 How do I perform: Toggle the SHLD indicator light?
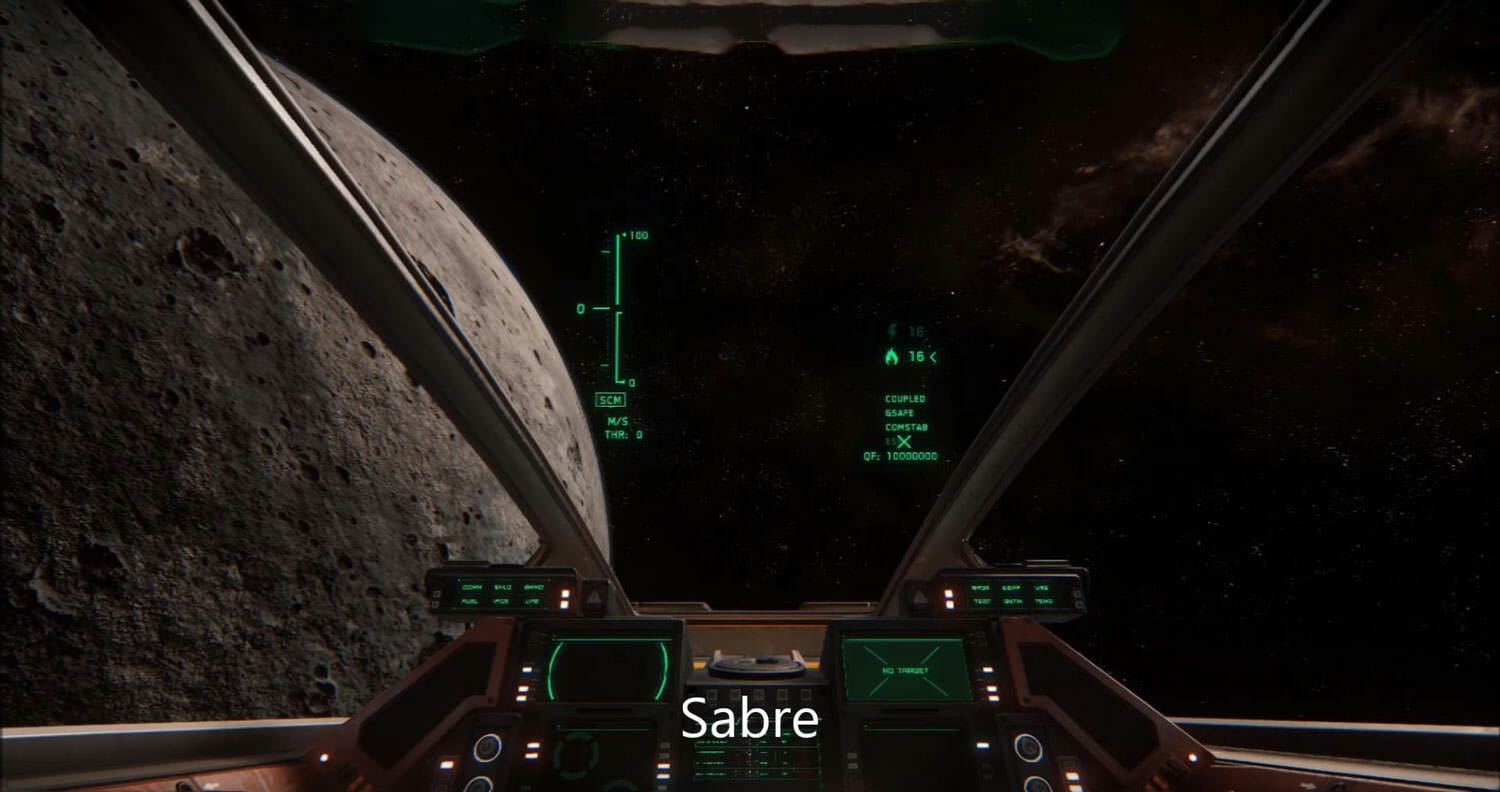[503, 587]
